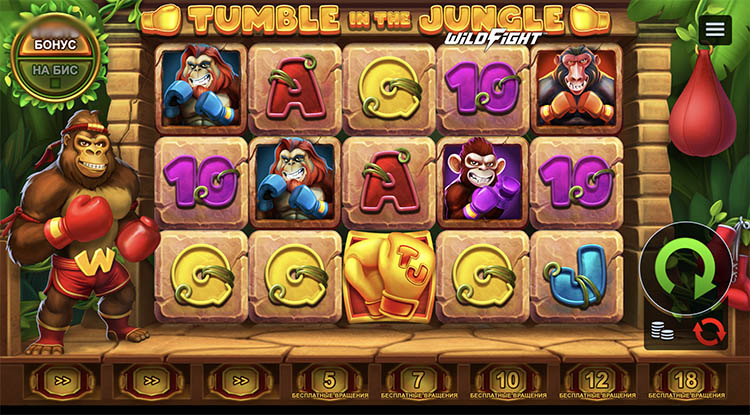This screenshot has height=415, width=750.
Task: Open the hamburger menu
Action: [x=714, y=30]
